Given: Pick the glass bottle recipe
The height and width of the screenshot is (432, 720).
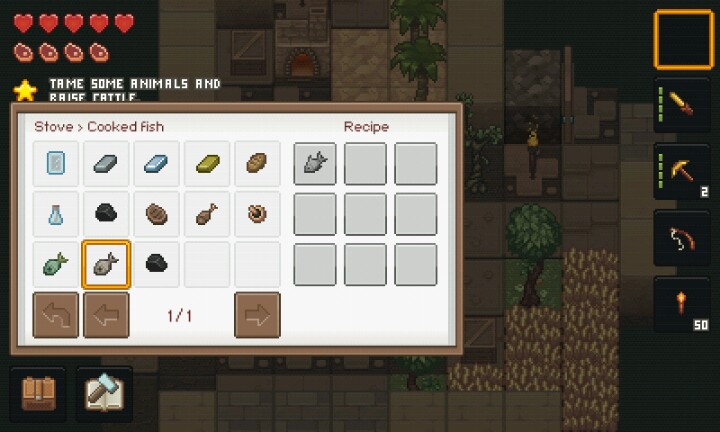Looking at the screenshot, I should point(56,213).
